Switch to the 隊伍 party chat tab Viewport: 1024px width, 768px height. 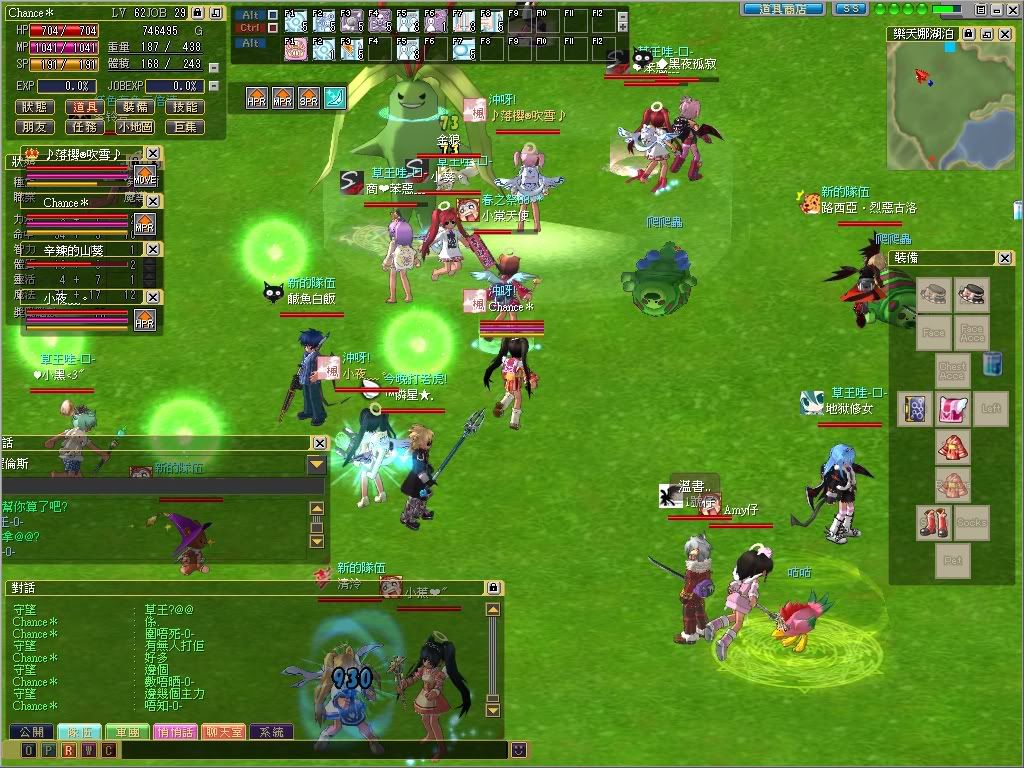79,732
